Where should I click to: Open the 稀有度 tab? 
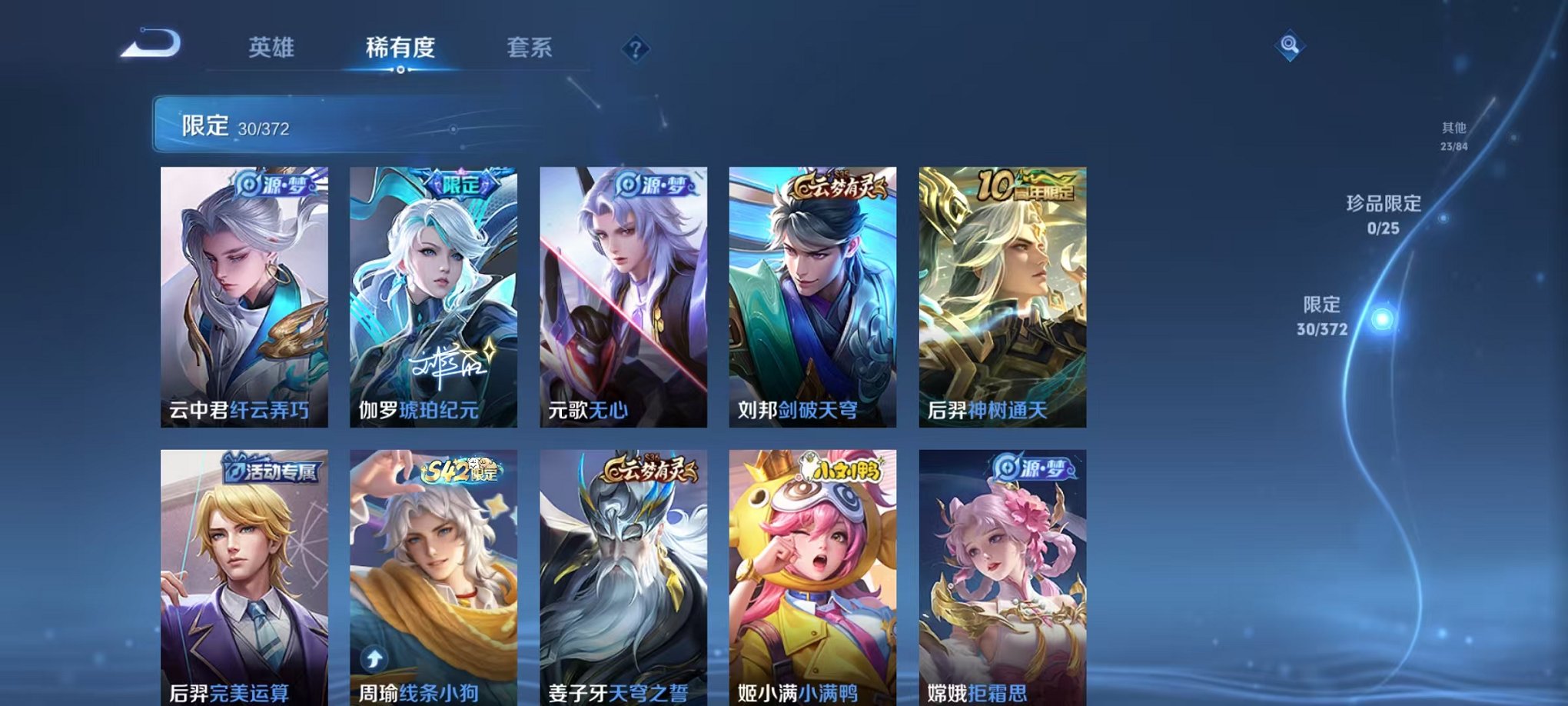(x=400, y=48)
